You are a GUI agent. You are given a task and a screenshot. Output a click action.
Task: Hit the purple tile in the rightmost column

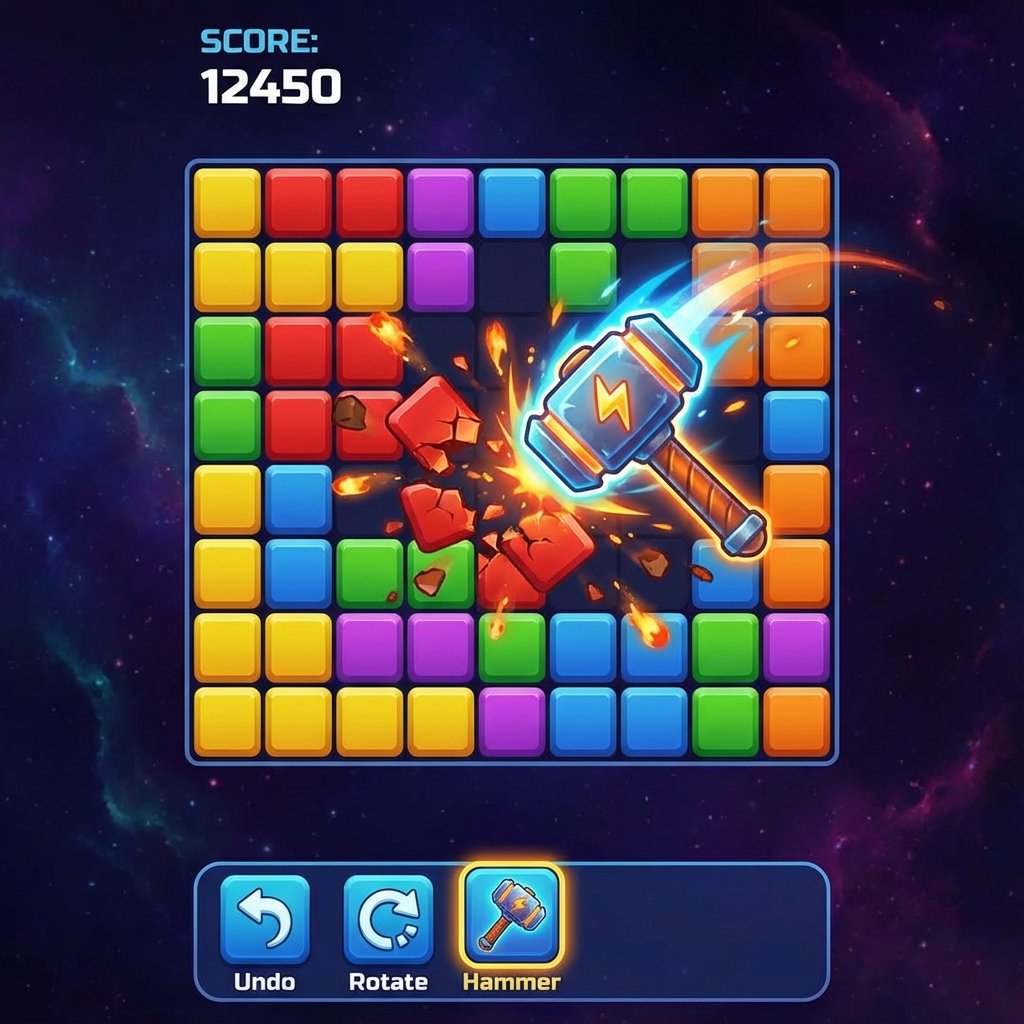pyautogui.click(x=797, y=647)
